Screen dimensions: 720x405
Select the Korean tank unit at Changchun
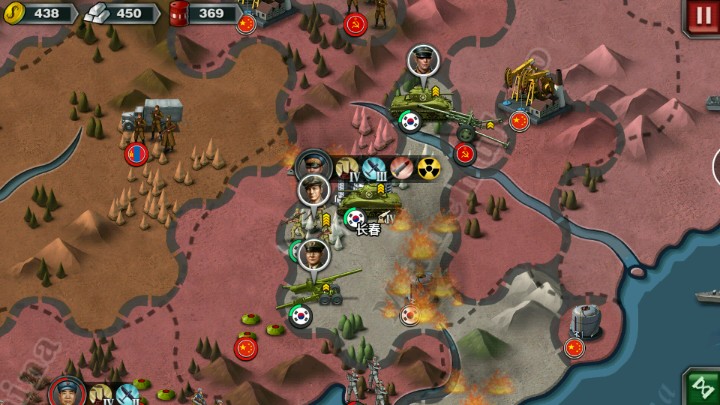(x=368, y=200)
